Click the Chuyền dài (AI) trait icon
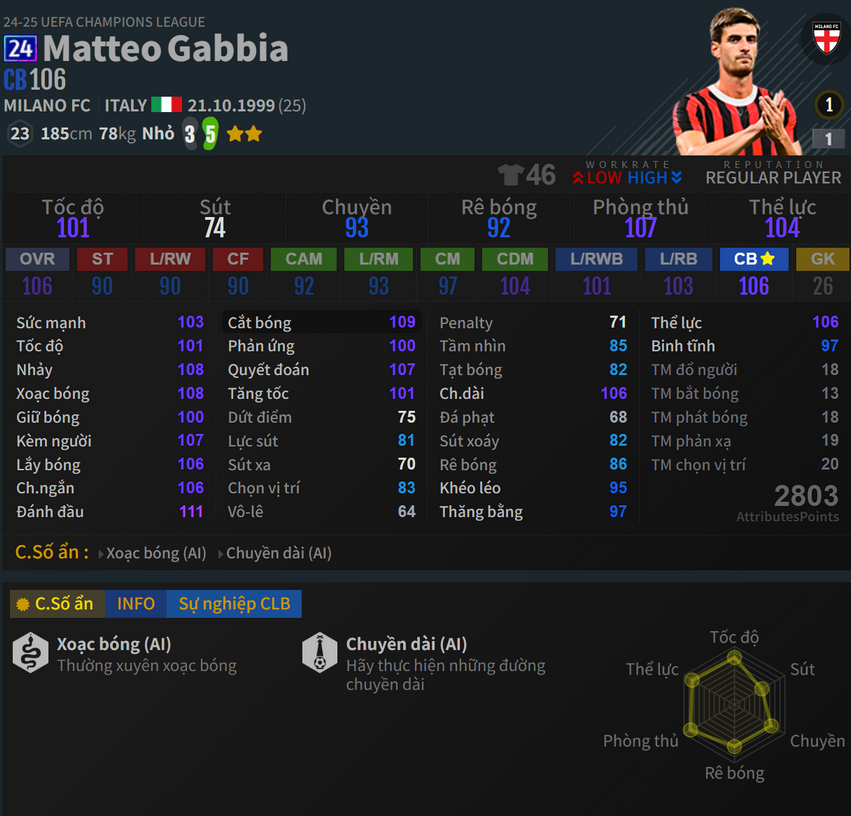The image size is (851, 816). click(x=319, y=653)
